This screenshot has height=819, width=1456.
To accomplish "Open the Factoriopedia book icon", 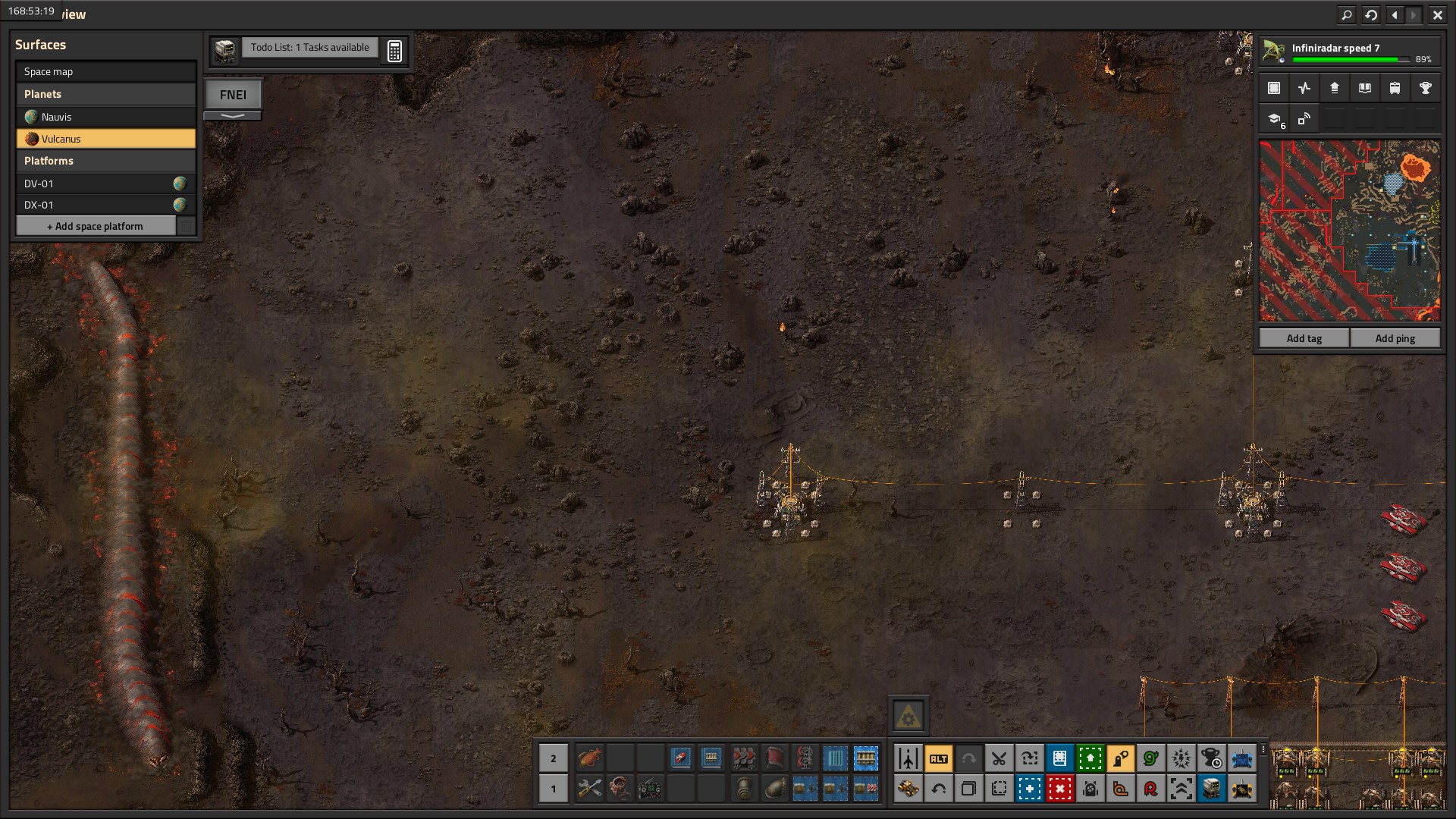I will coord(1365,88).
